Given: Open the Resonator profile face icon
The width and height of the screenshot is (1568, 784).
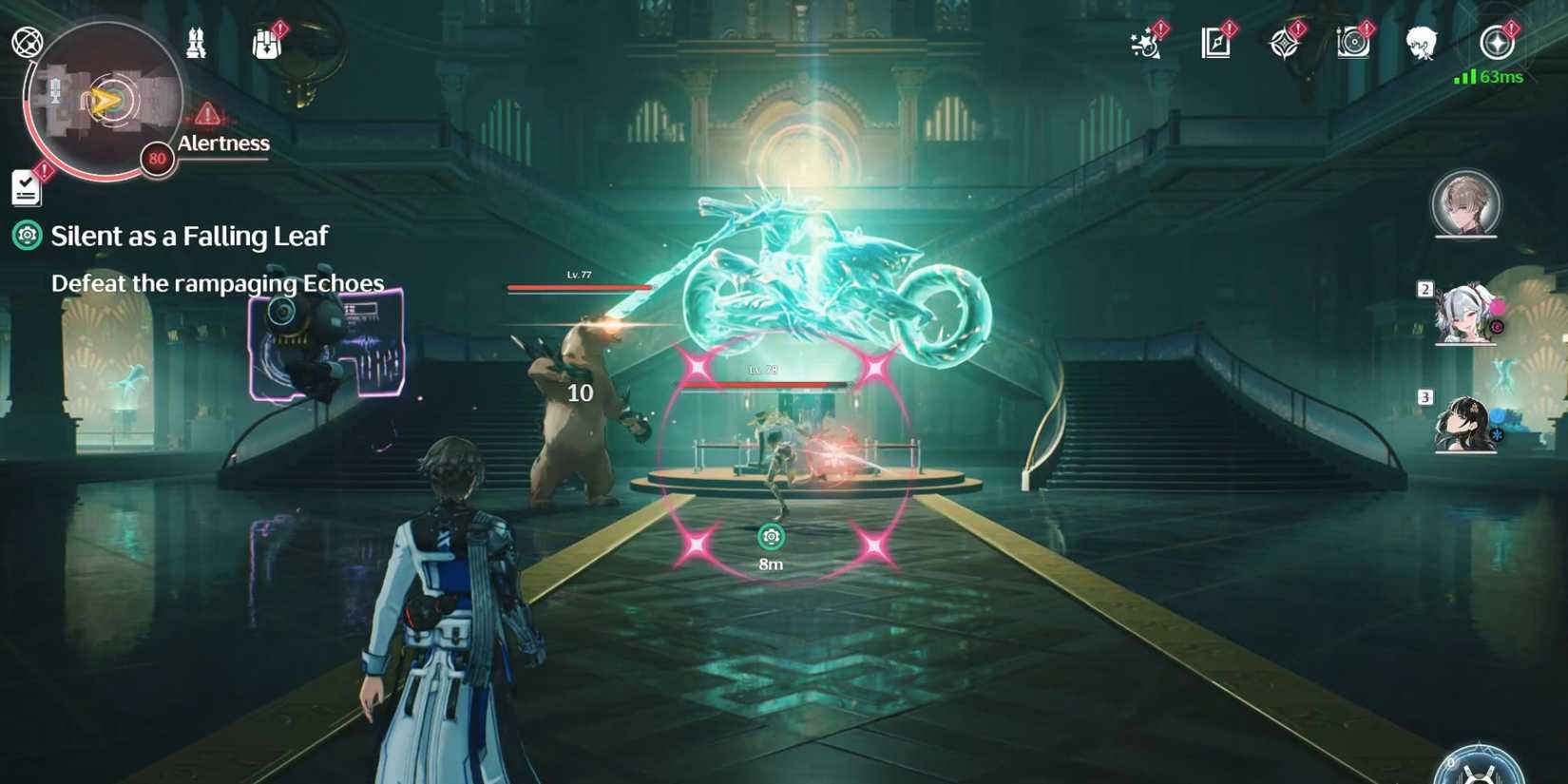Looking at the screenshot, I should (x=1420, y=42).
